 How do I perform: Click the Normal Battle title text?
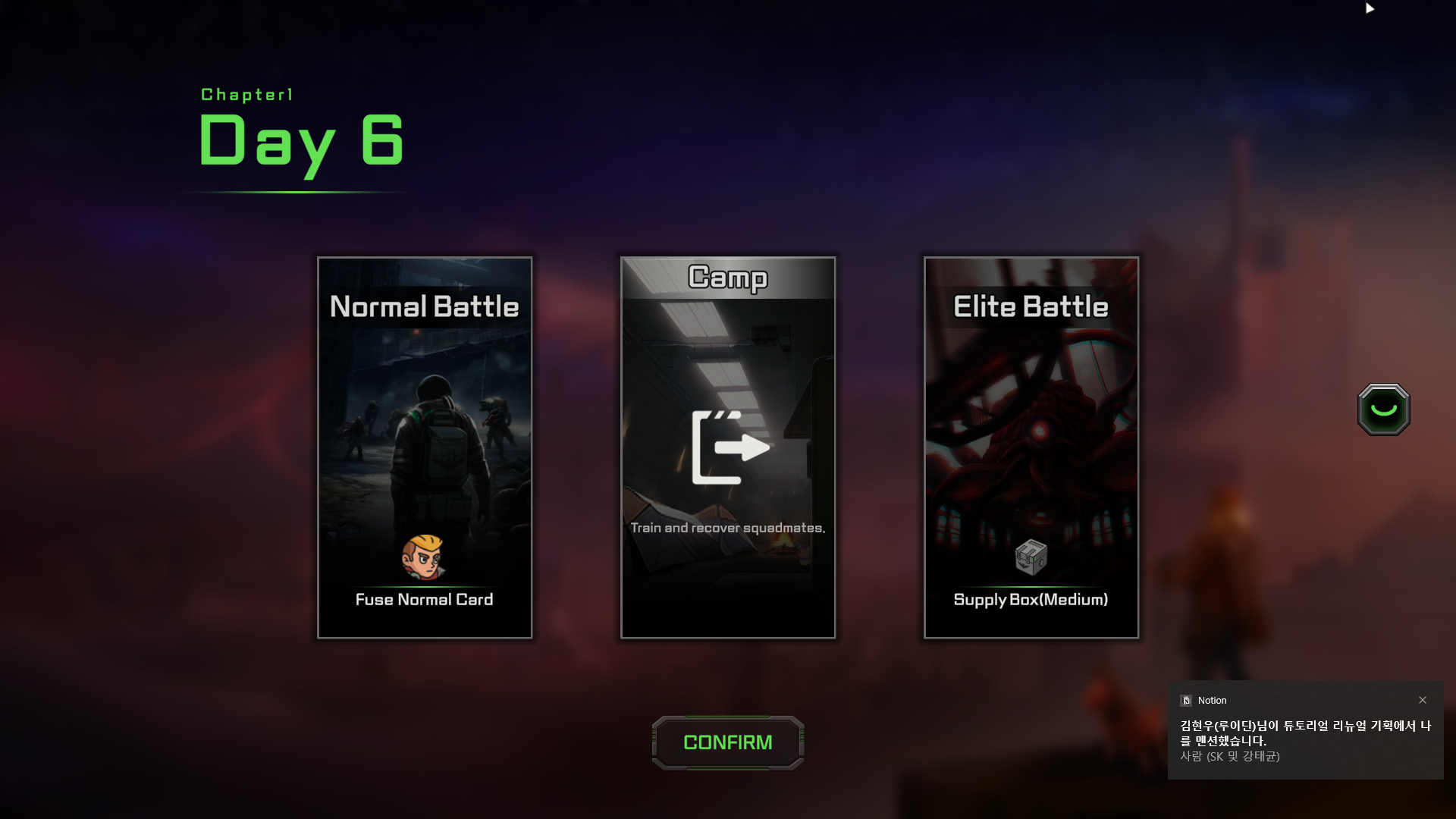point(425,306)
